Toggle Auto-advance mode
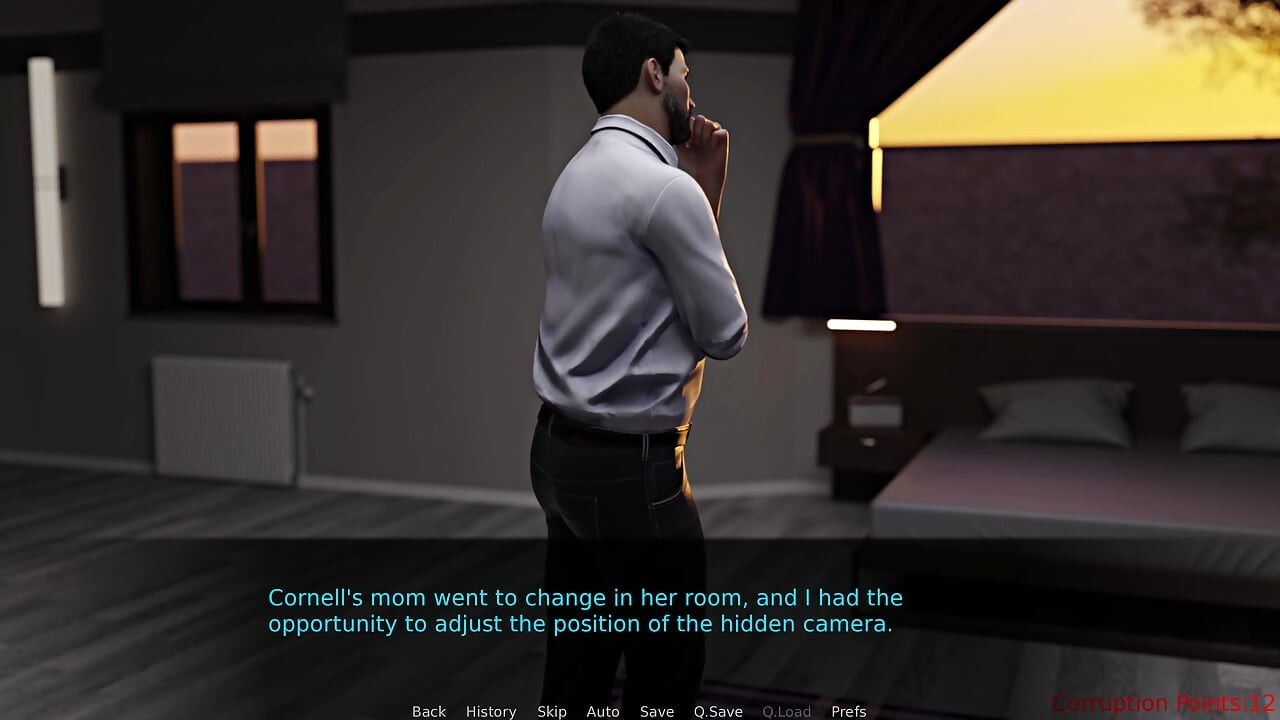This screenshot has width=1280, height=720. tap(603, 711)
